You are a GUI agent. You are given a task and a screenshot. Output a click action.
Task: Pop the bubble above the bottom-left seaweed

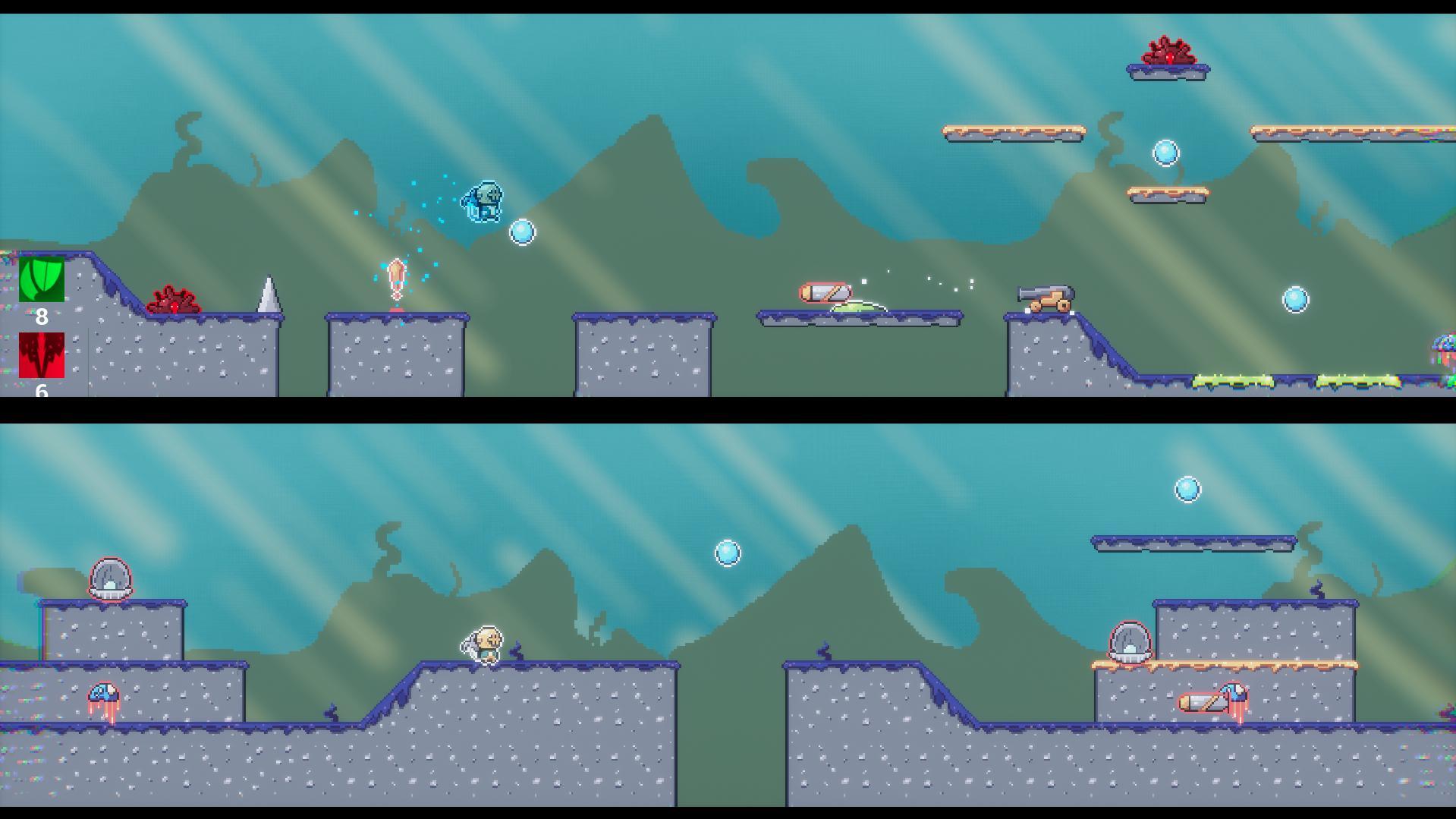(726, 553)
